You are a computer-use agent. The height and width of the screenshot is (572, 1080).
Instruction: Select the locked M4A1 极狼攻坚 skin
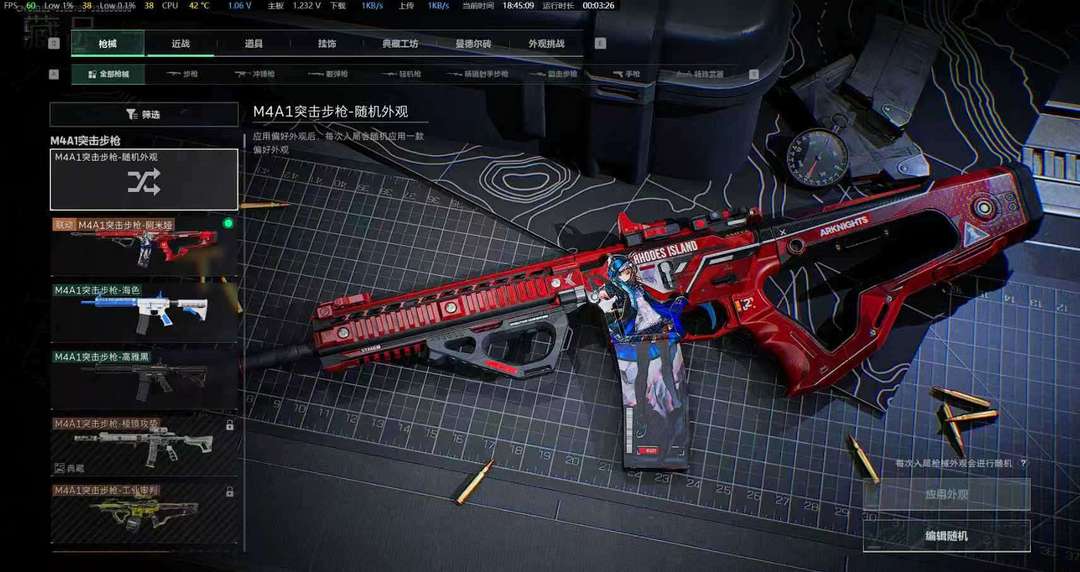pos(144,444)
